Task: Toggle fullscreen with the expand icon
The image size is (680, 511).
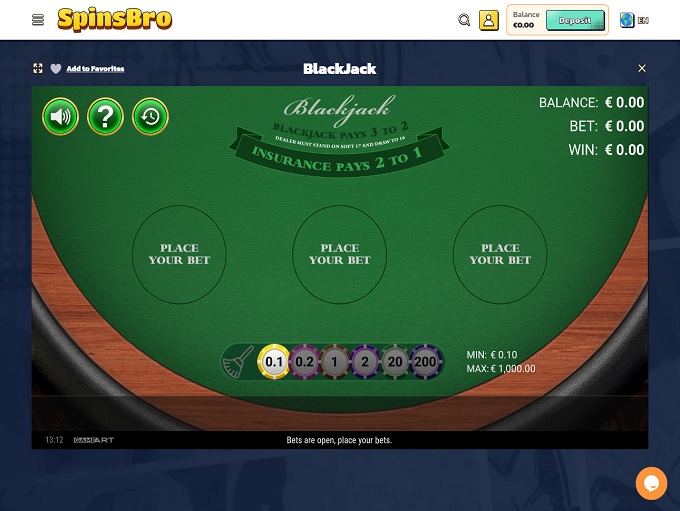Action: (x=38, y=69)
